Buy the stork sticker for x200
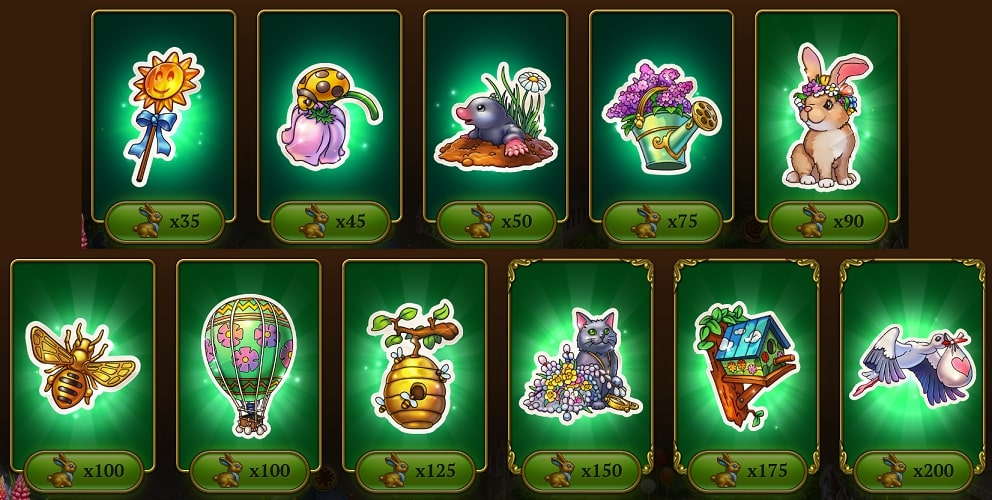Screen dimensions: 992x500 click(x=914, y=471)
